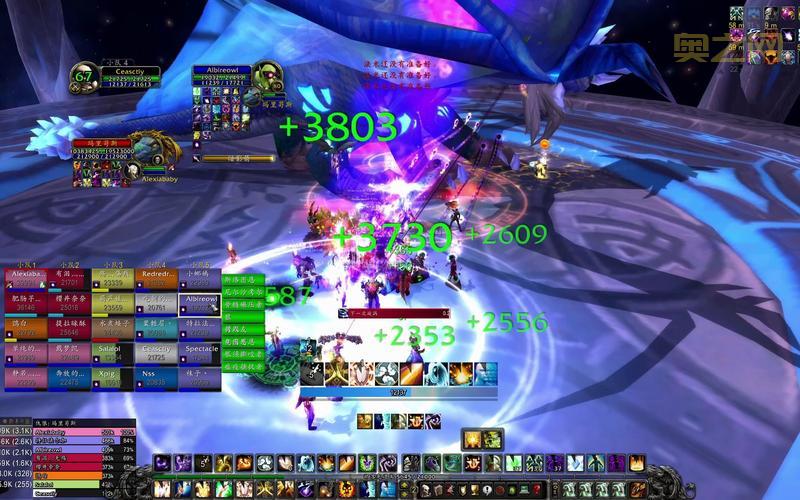The width and height of the screenshot is (800, 500).
Task: Select the Albireowl raid frame
Action: tap(201, 303)
